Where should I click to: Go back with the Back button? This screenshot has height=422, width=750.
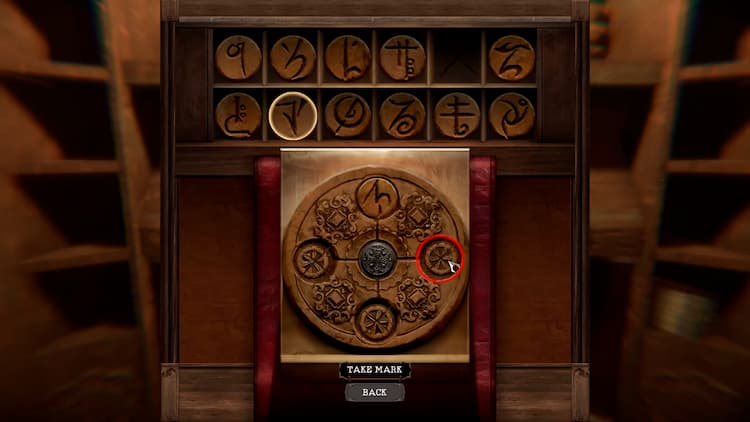tap(375, 392)
